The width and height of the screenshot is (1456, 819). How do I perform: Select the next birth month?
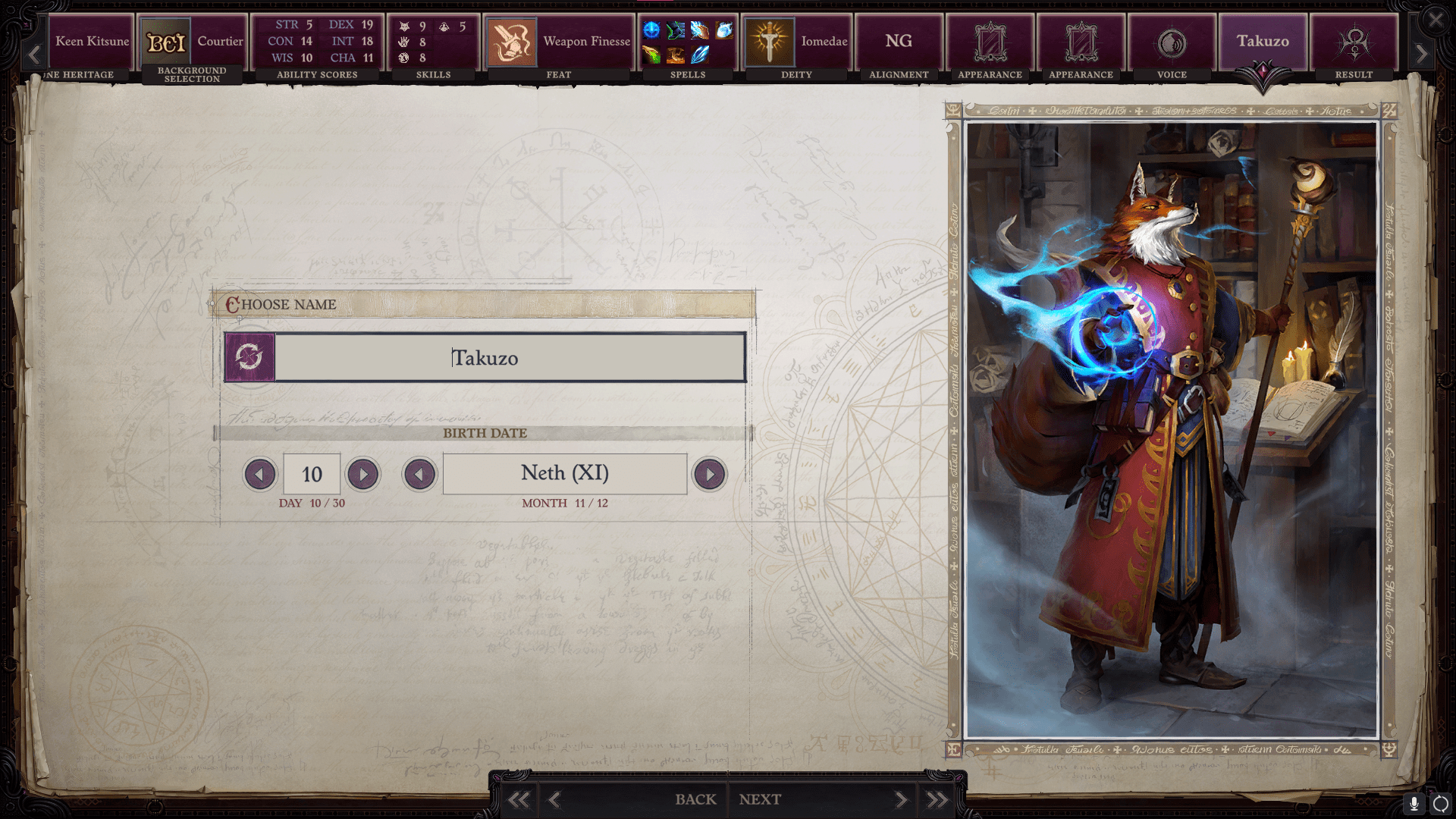(x=710, y=475)
